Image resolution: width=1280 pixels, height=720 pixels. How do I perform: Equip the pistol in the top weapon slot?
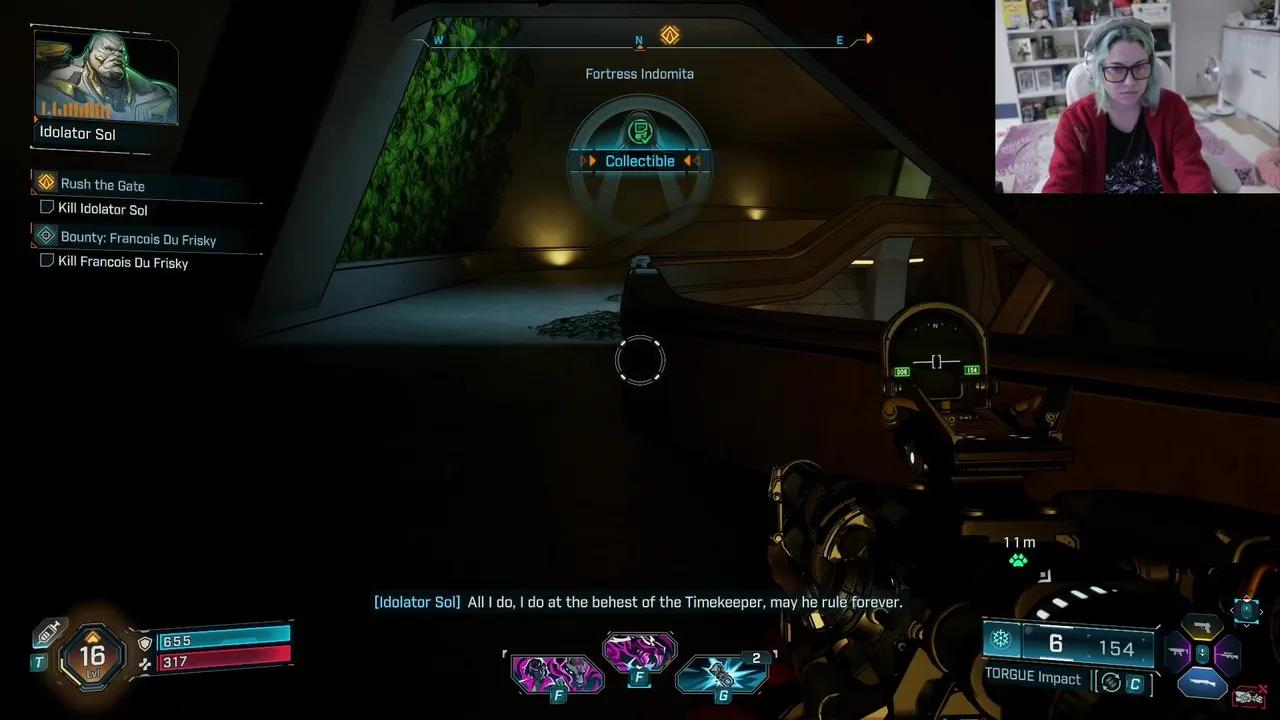(x=1204, y=626)
